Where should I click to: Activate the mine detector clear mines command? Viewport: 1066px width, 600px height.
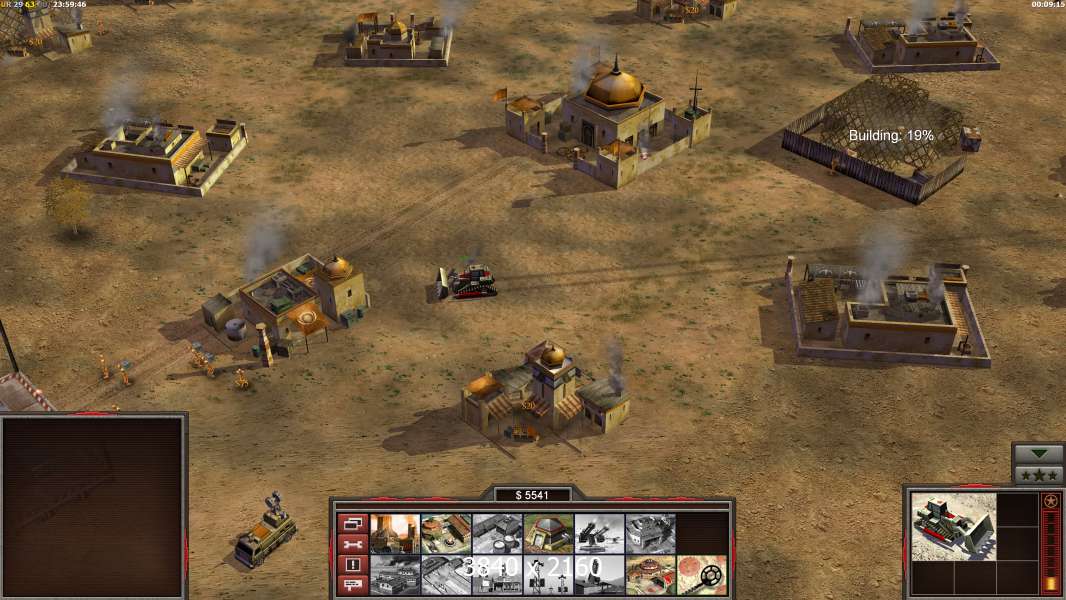[701, 575]
